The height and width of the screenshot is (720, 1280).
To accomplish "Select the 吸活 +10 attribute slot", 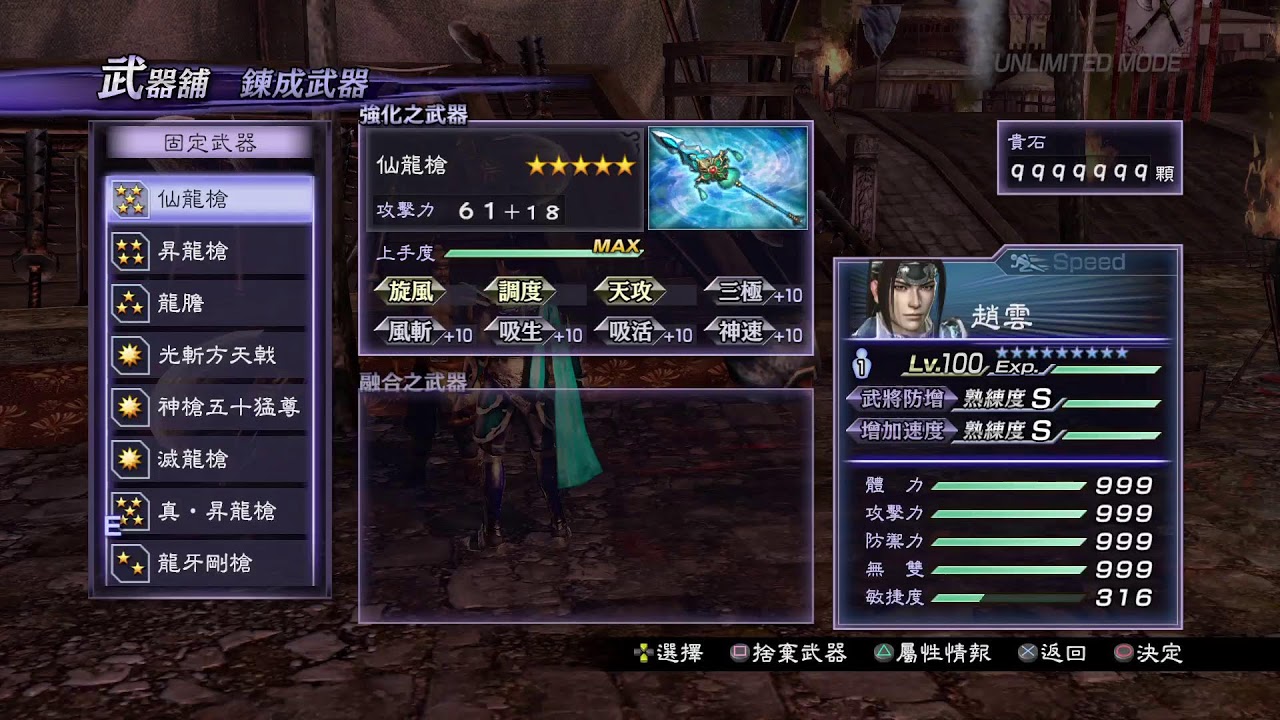I will pyautogui.click(x=641, y=332).
